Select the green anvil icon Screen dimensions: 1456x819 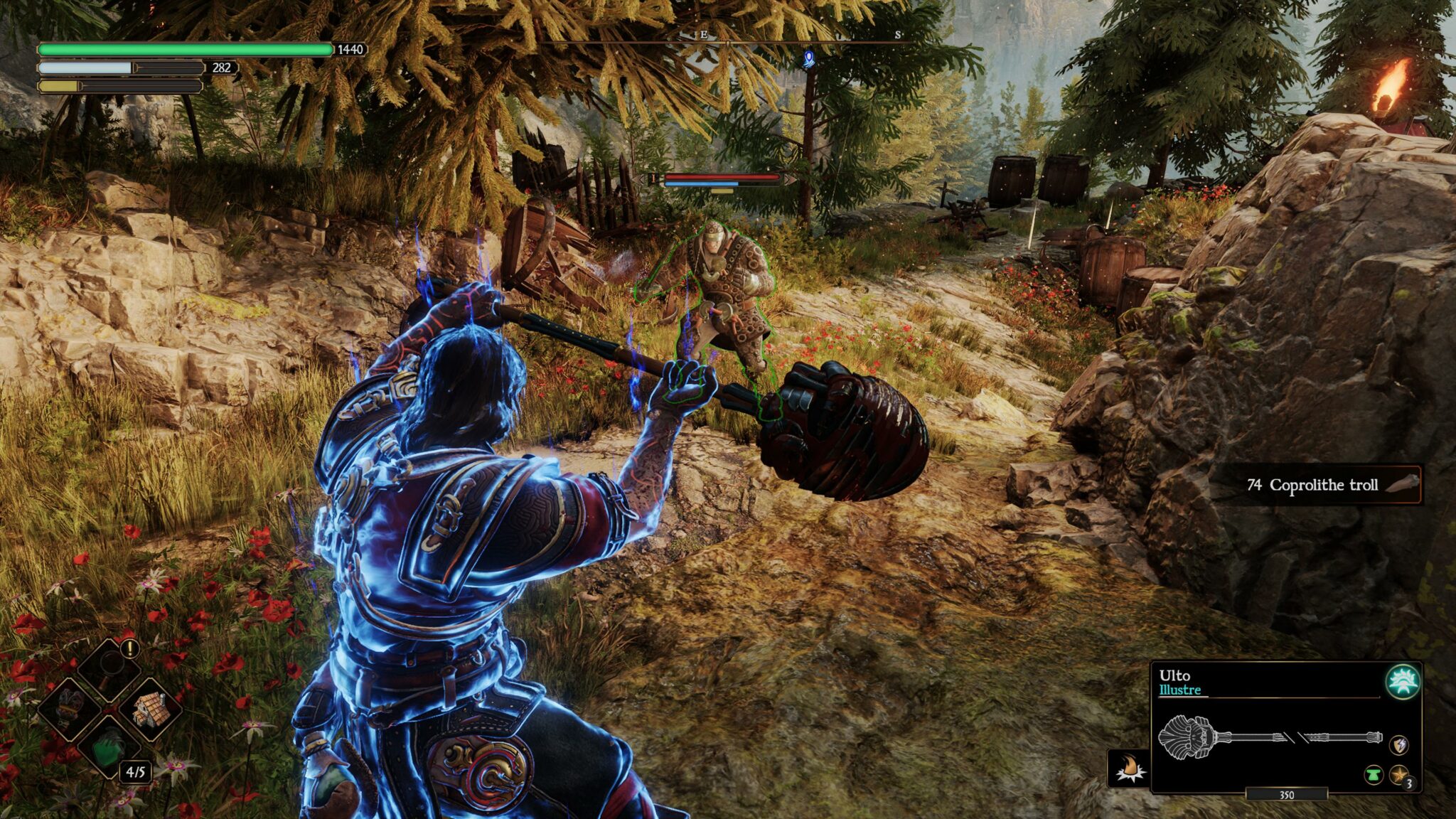pyautogui.click(x=1374, y=774)
